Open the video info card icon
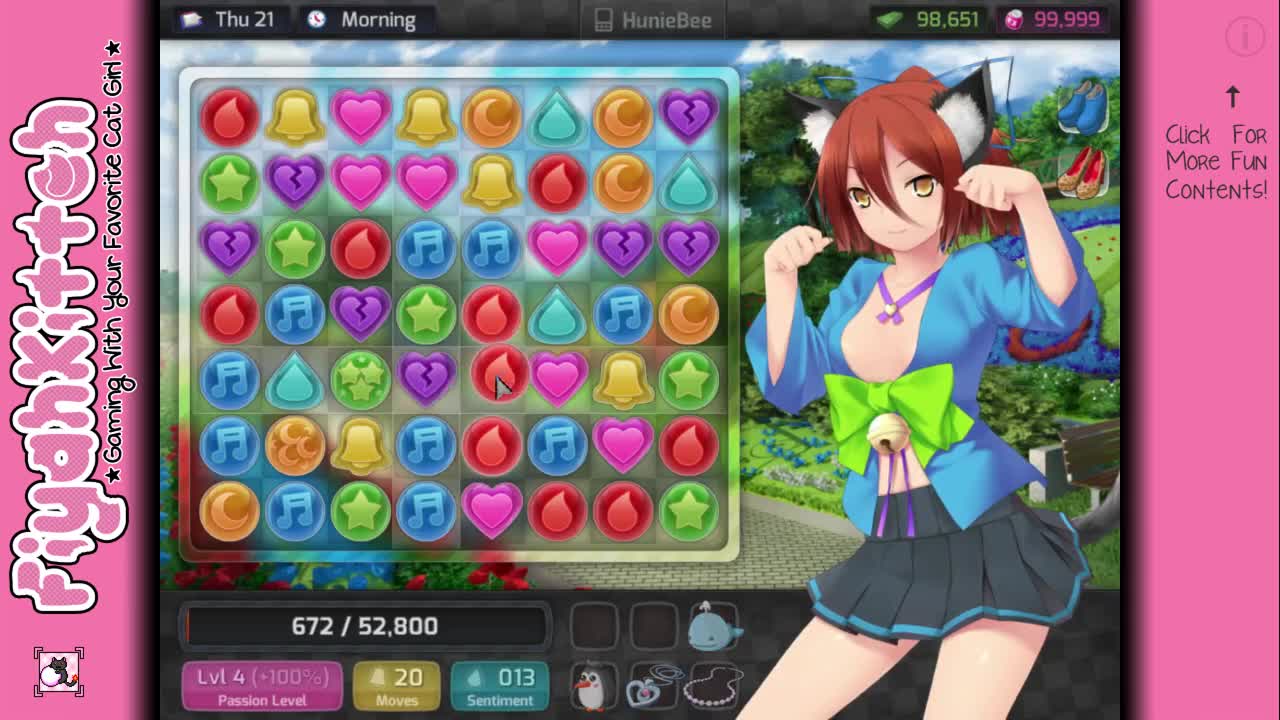This screenshot has width=1280, height=720. [x=1245, y=38]
